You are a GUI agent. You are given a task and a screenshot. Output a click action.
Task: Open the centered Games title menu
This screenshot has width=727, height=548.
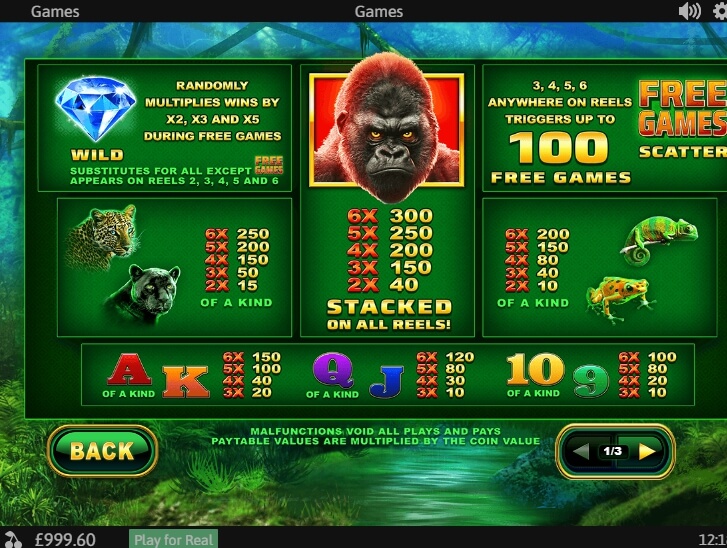click(x=379, y=11)
